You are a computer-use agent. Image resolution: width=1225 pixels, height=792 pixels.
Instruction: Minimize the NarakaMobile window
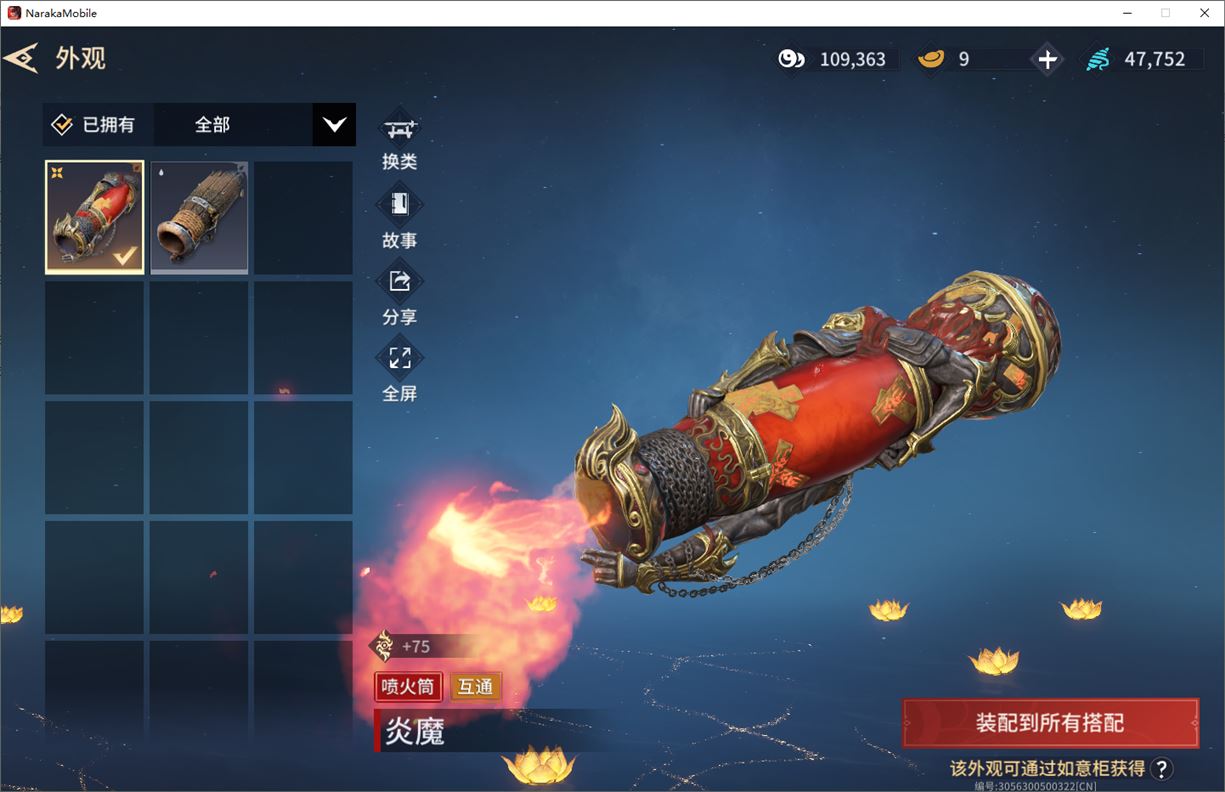tap(1128, 13)
